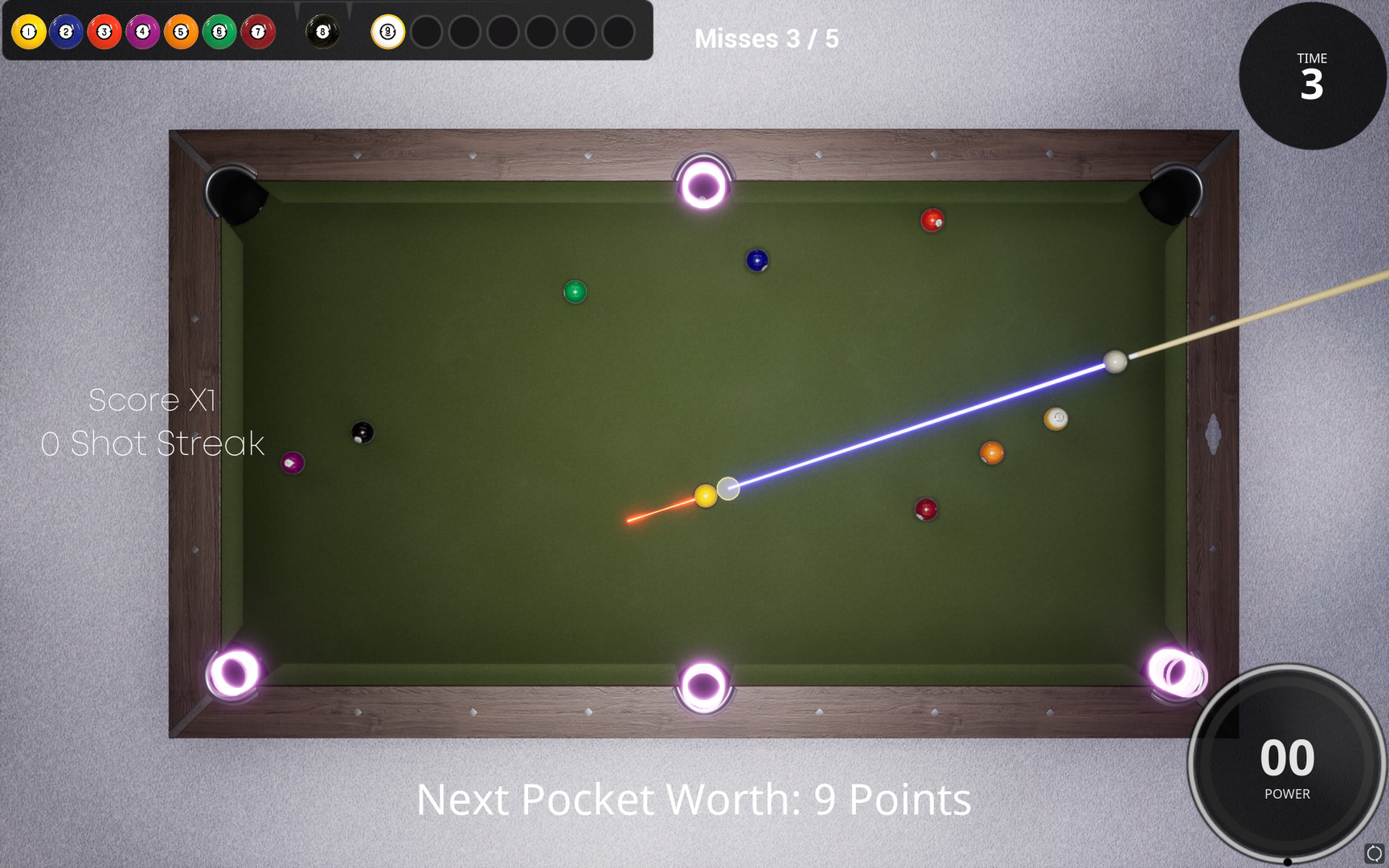This screenshot has width=1389, height=868.
Task: Click the TIME counter circle
Action: (1313, 76)
